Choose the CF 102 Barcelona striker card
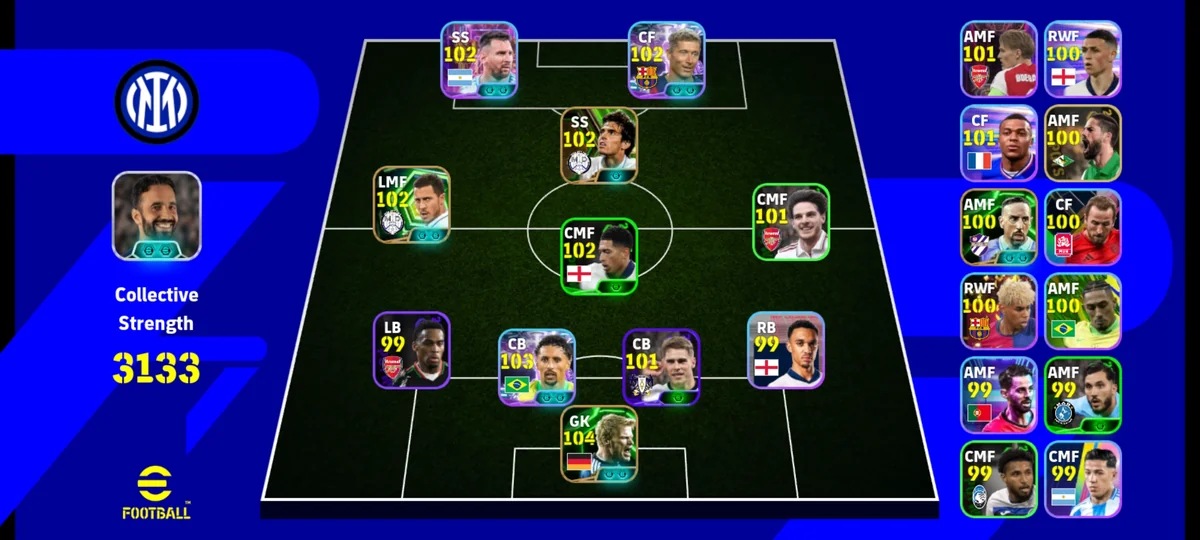1200x540 pixels. pyautogui.click(x=666, y=60)
